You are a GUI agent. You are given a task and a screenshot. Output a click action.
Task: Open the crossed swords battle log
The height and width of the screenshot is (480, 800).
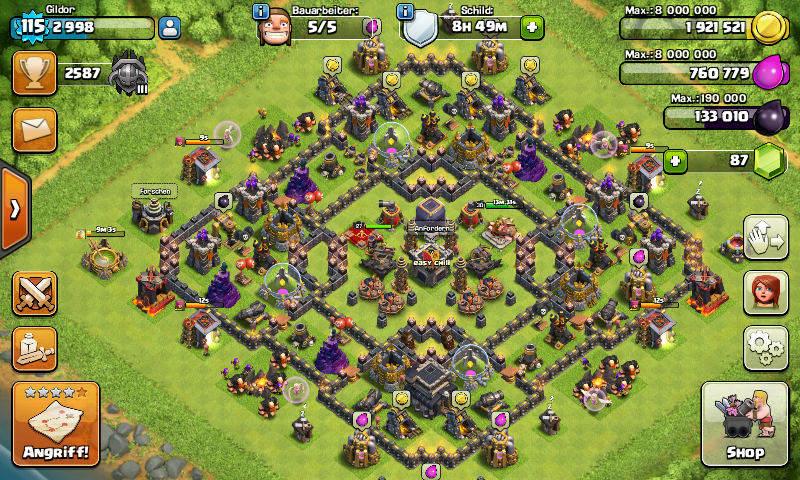33,293
